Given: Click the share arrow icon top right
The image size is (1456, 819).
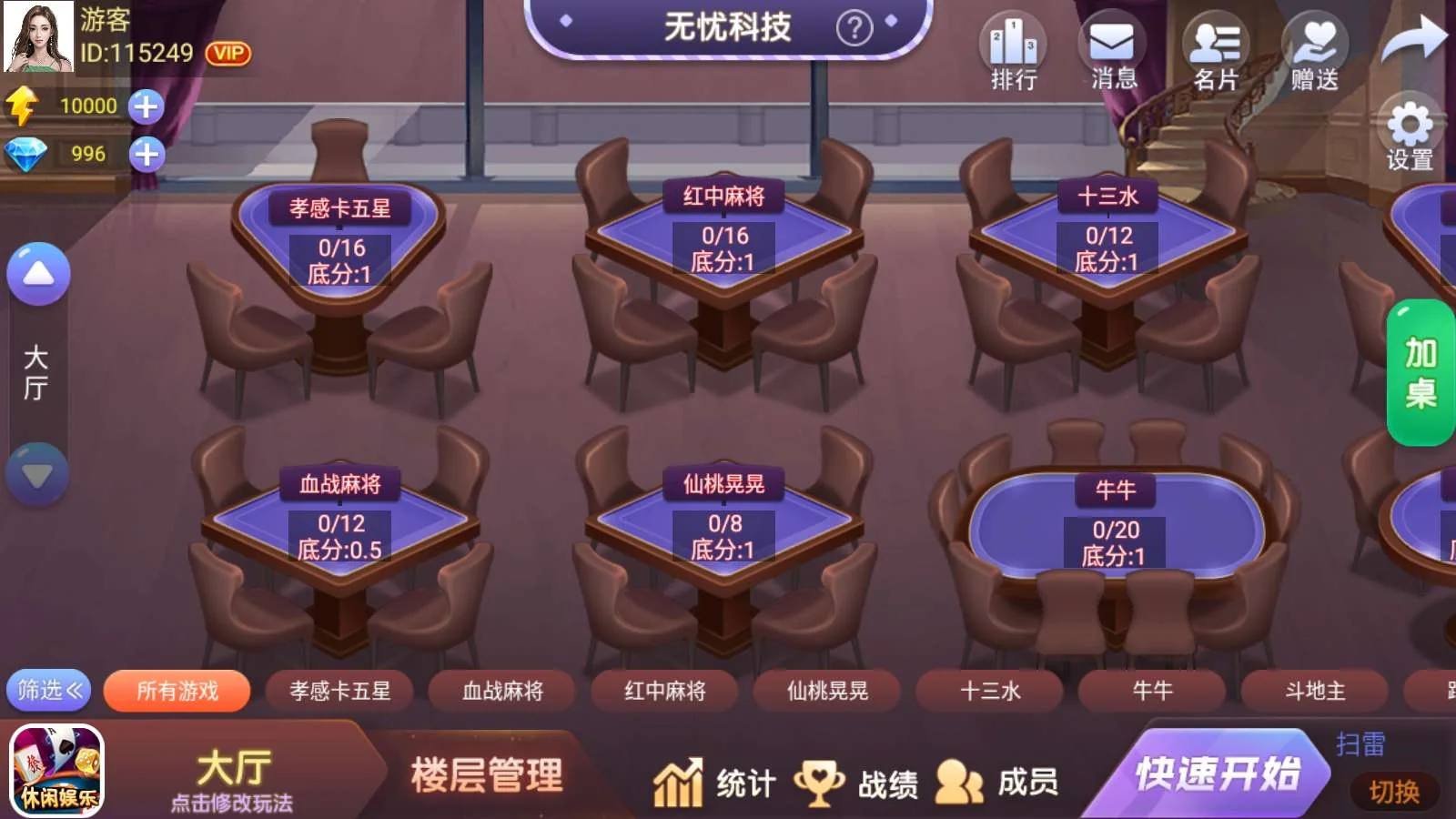Looking at the screenshot, I should tap(1414, 36).
